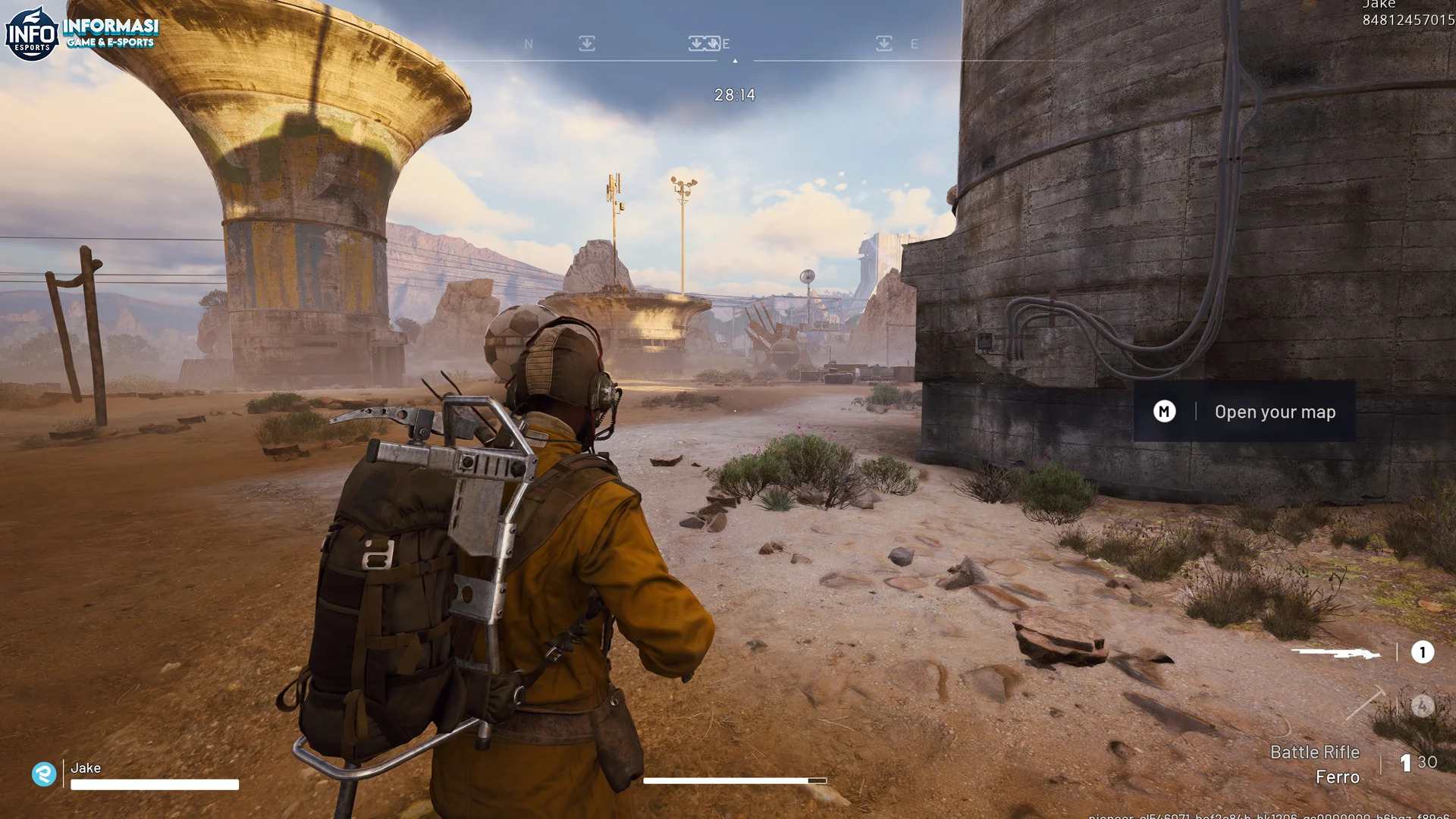Click the left extraction marker on the compass

coord(586,43)
